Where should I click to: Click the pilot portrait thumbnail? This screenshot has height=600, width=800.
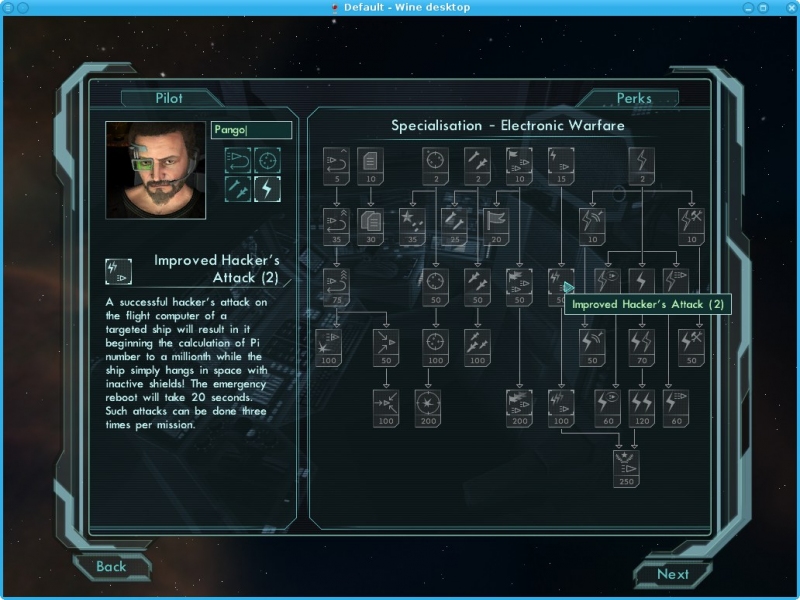[x=155, y=171]
